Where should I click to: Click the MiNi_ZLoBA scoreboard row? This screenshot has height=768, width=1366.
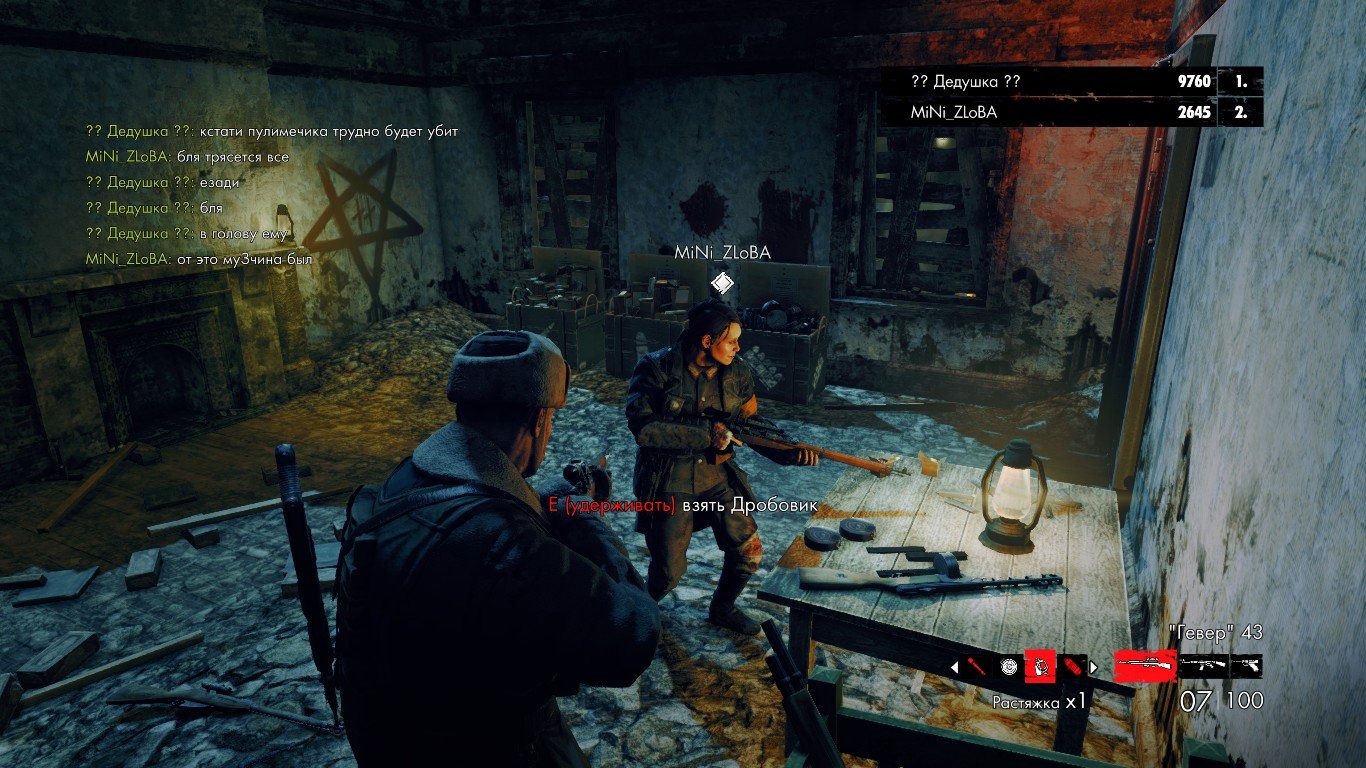[x=1071, y=112]
